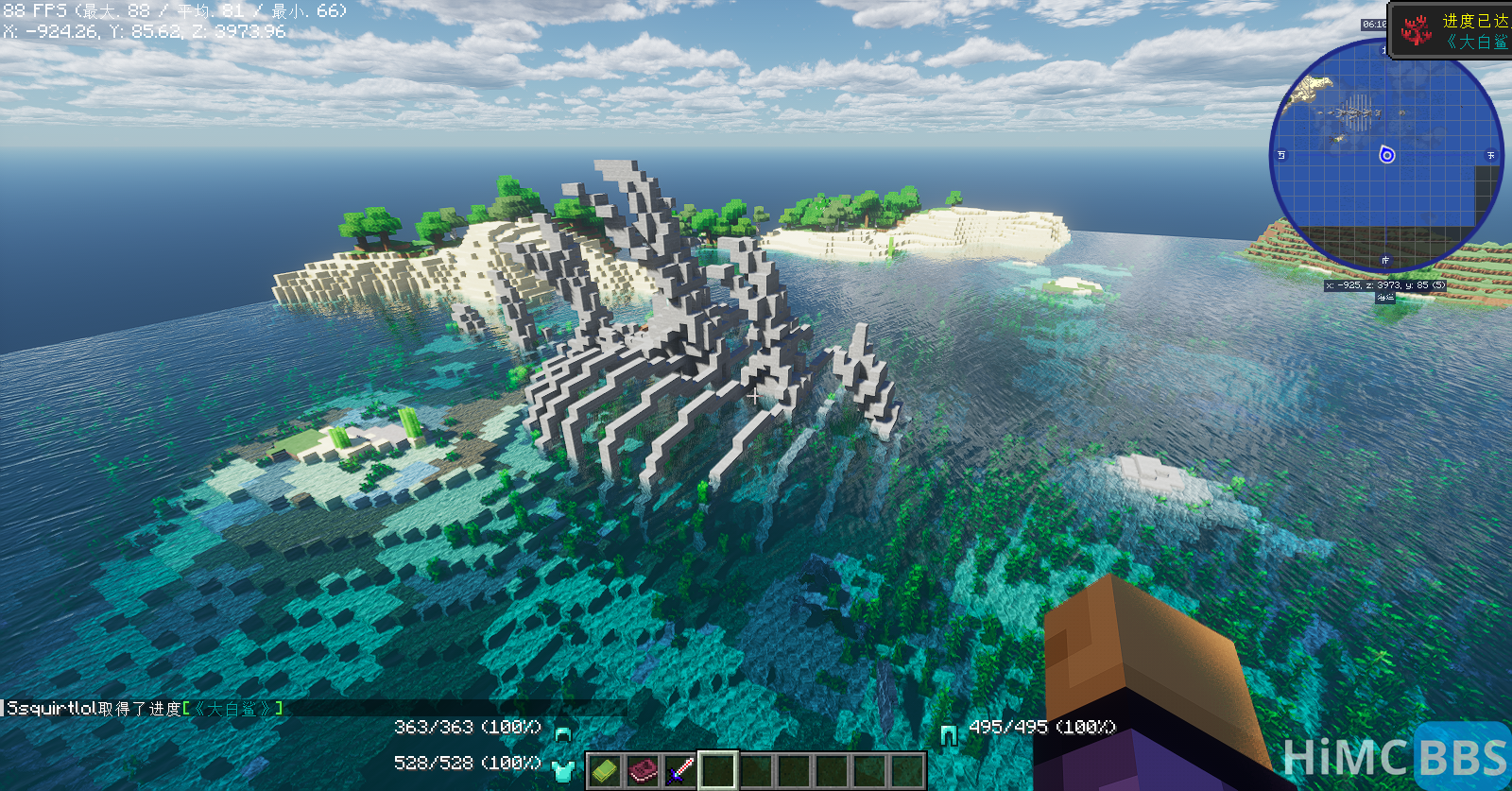Viewport: 1512px width, 791px height.
Task: Open the advancement toast with coral icon
Action: pyautogui.click(x=1452, y=31)
